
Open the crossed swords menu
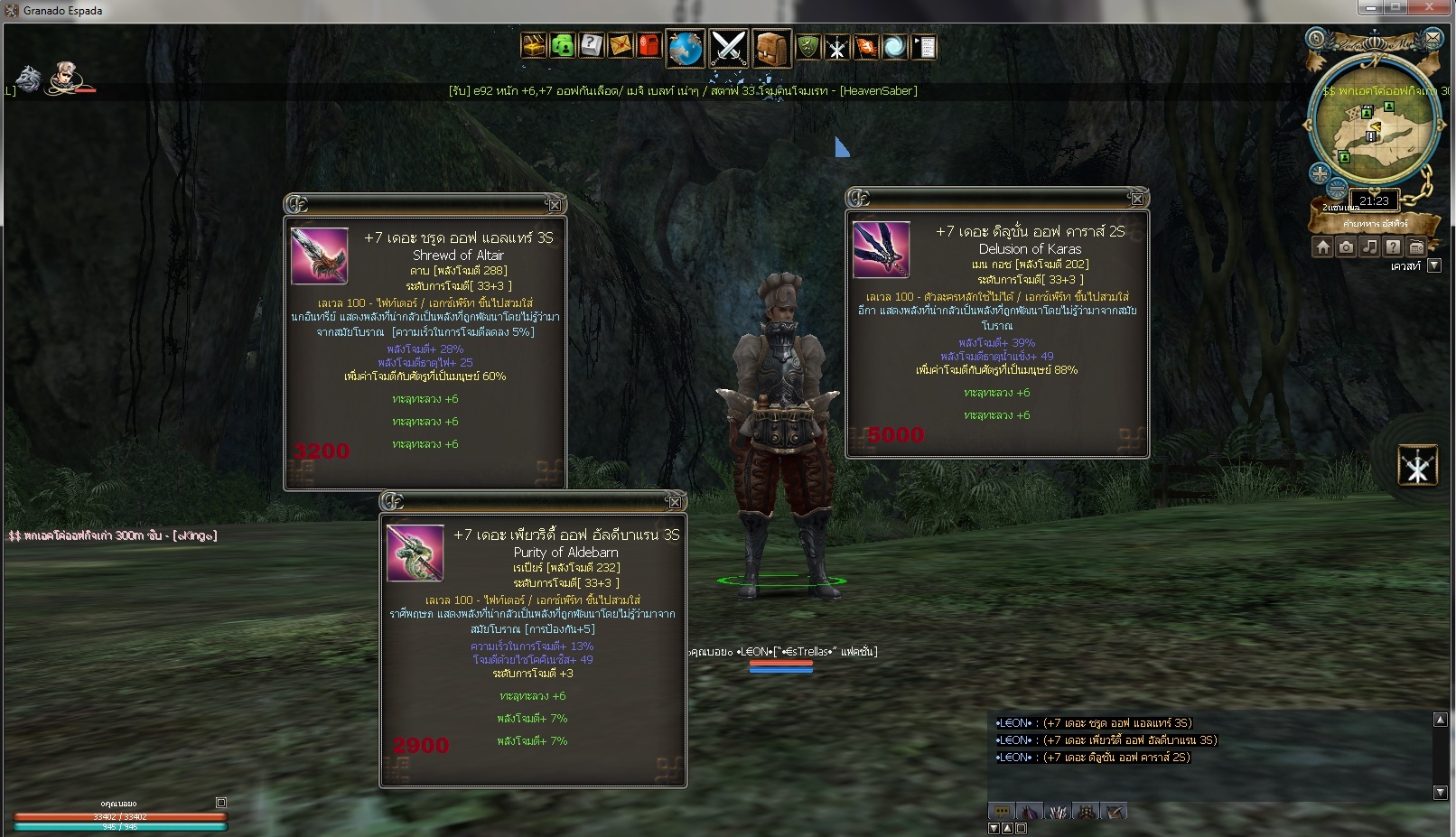point(728,48)
